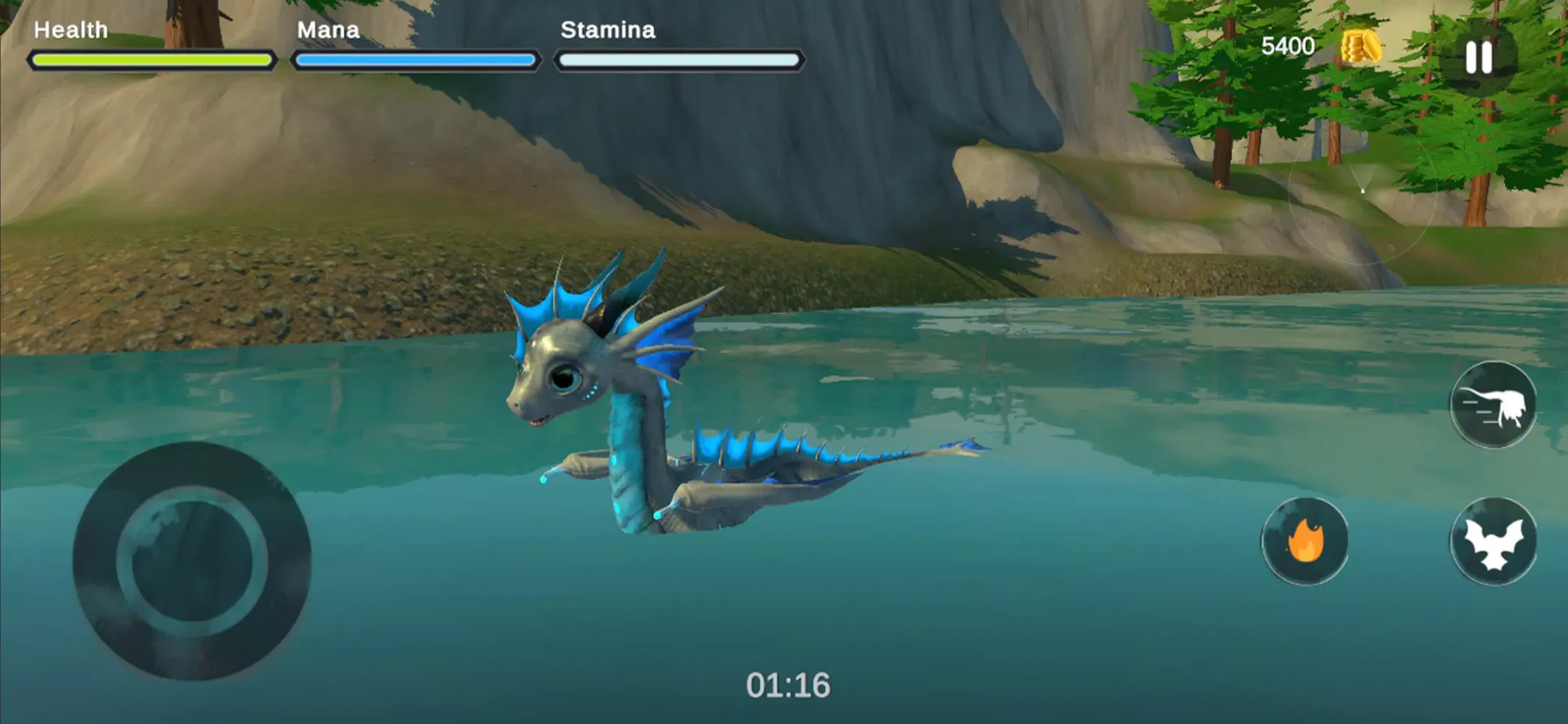
Task: Tap the Stamina label
Action: (x=609, y=30)
